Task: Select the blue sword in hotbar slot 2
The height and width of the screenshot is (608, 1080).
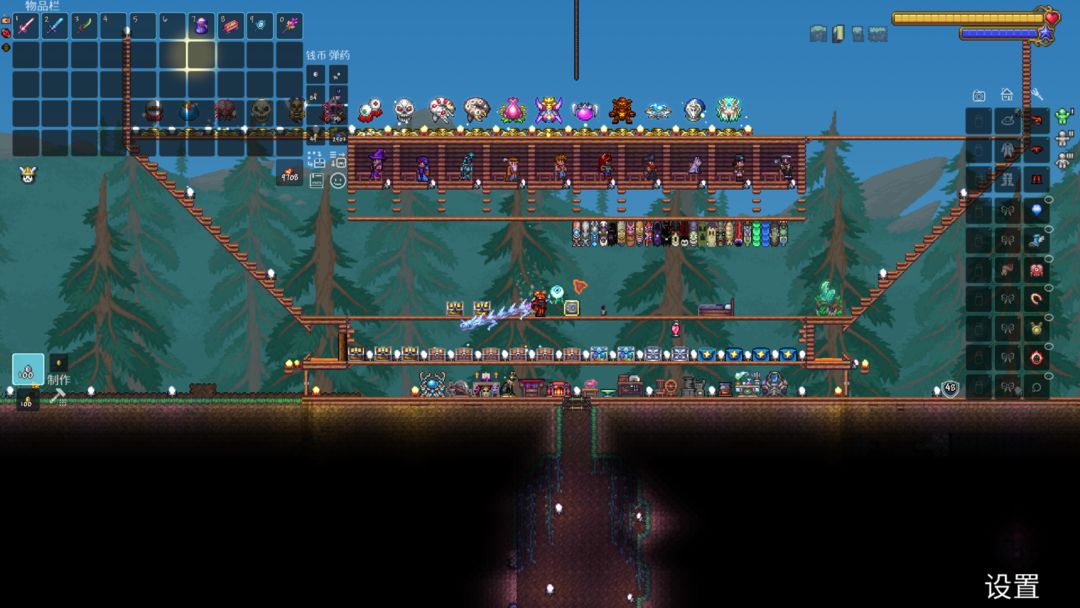Action: coord(55,26)
